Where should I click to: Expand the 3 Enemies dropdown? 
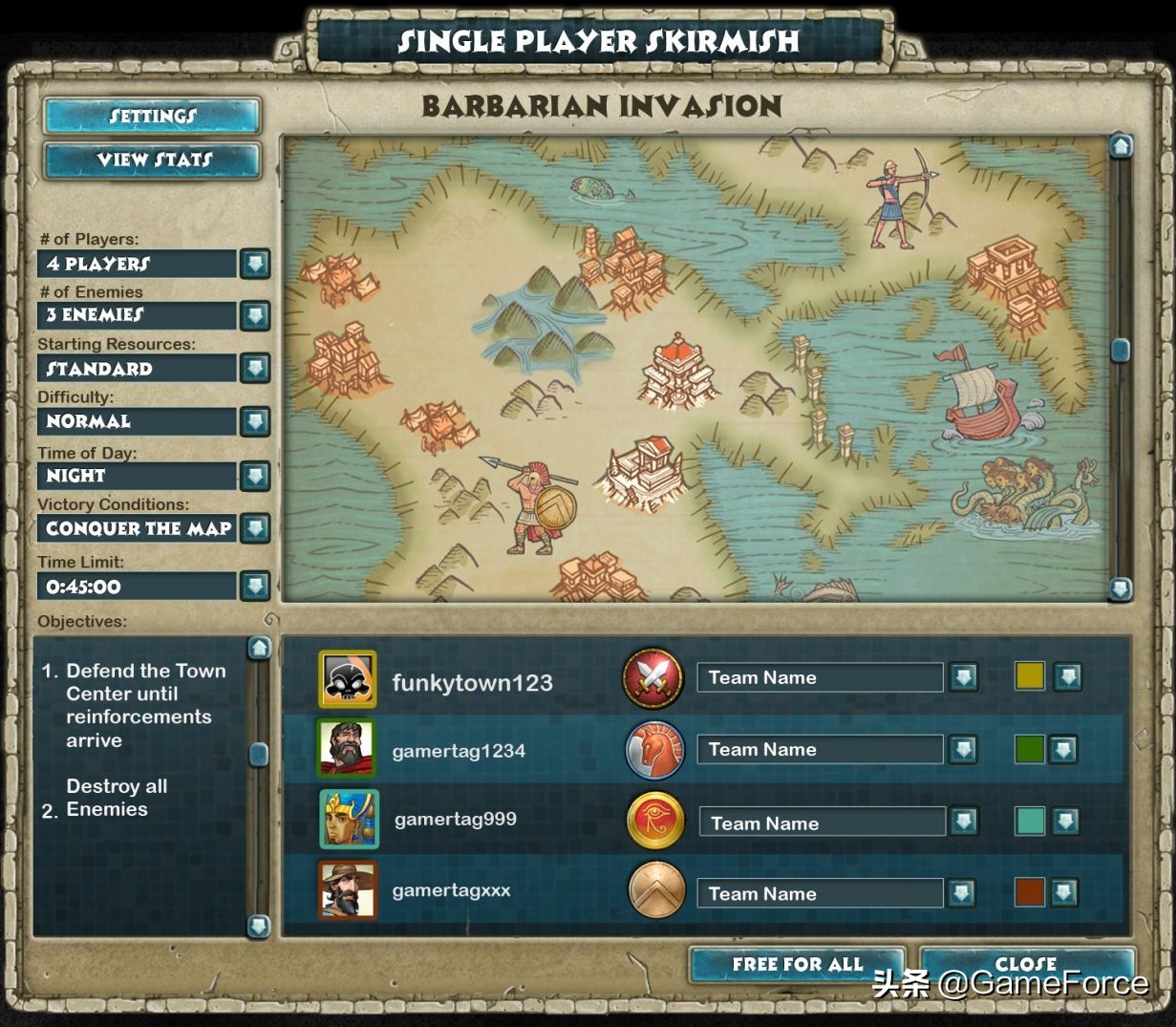(255, 315)
